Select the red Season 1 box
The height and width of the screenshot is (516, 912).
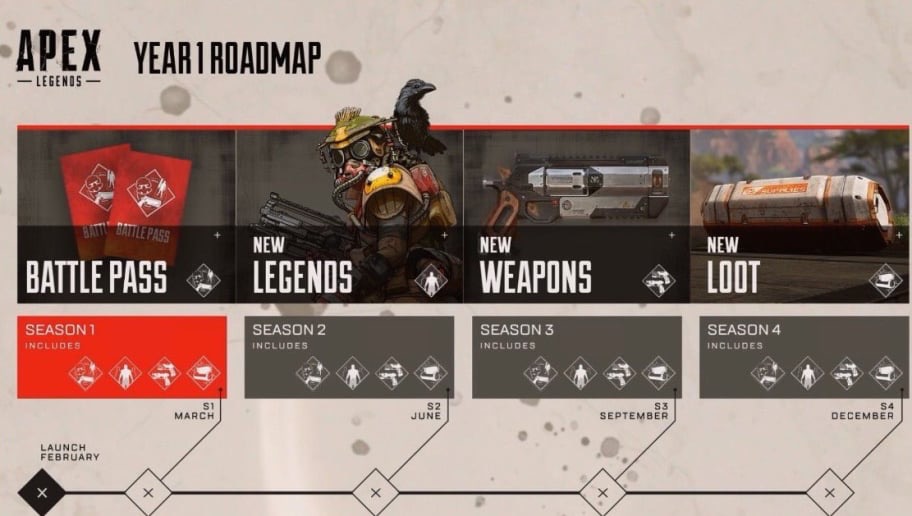122,357
